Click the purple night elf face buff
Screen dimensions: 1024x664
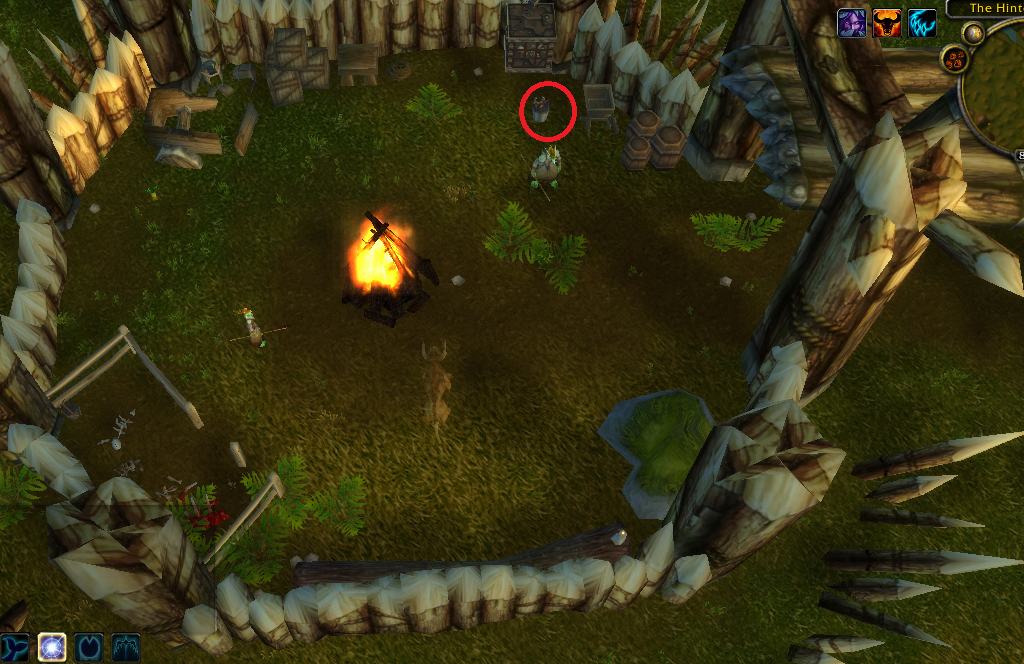click(x=852, y=23)
